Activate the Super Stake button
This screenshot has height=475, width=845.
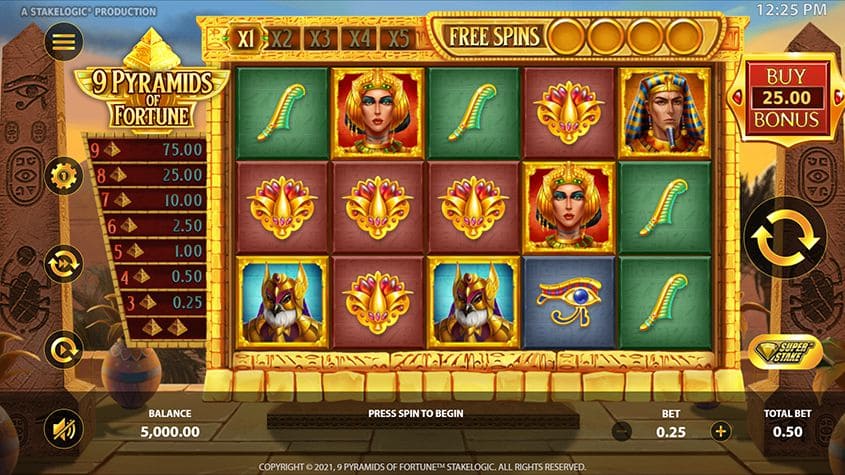[786, 350]
